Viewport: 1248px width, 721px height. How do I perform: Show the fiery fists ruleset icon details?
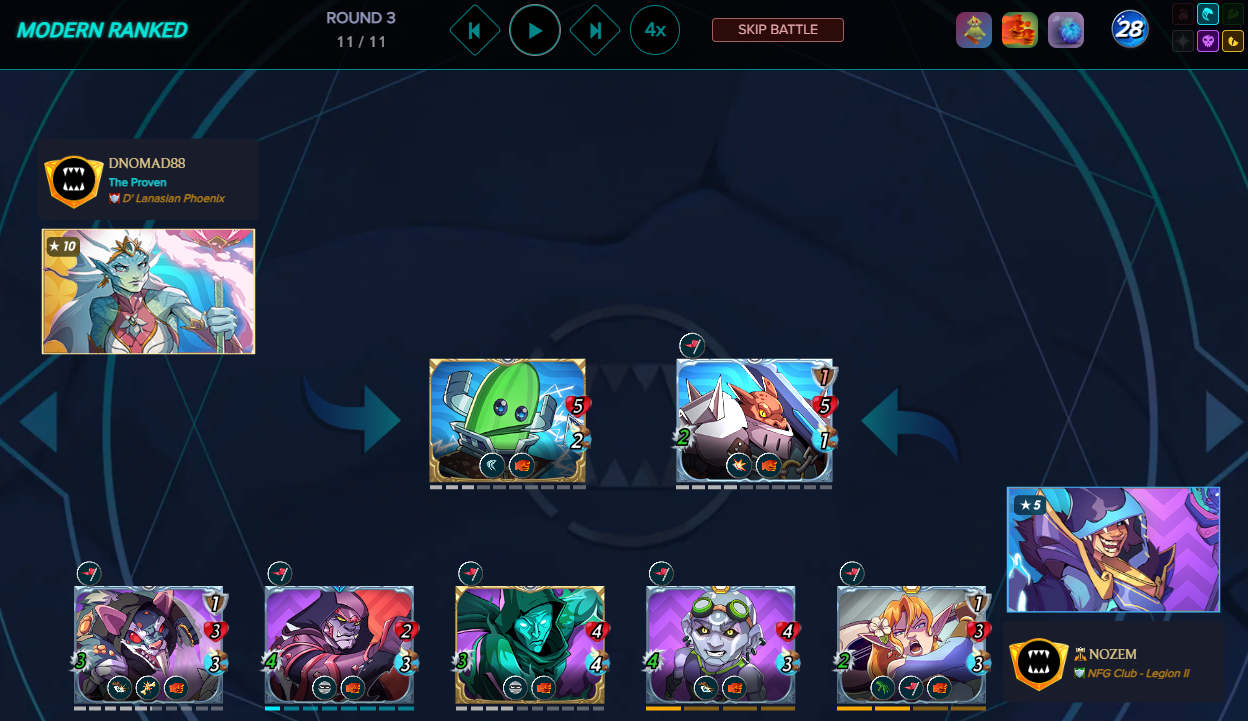click(x=1019, y=30)
